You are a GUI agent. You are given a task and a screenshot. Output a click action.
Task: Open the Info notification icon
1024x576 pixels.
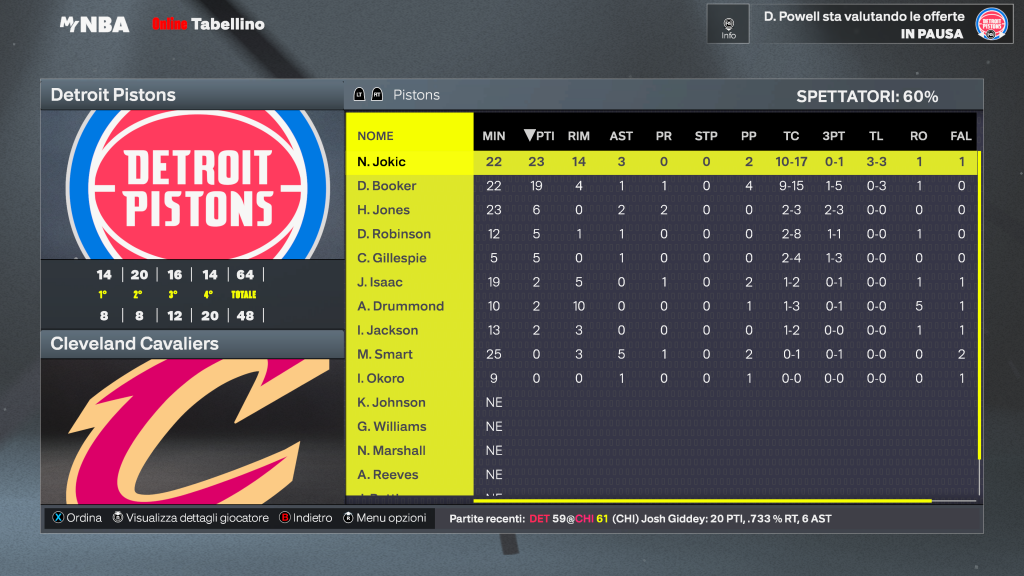pyautogui.click(x=728, y=24)
